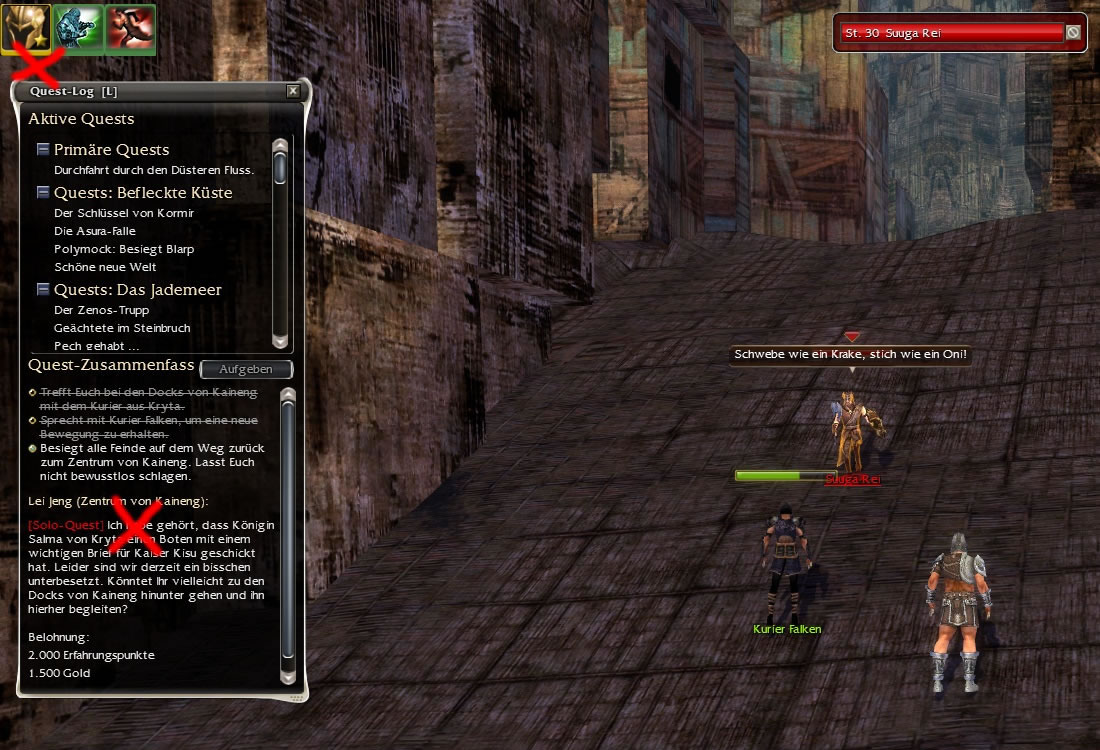Open the quest Der Schlüssel von Kormir

click(124, 213)
